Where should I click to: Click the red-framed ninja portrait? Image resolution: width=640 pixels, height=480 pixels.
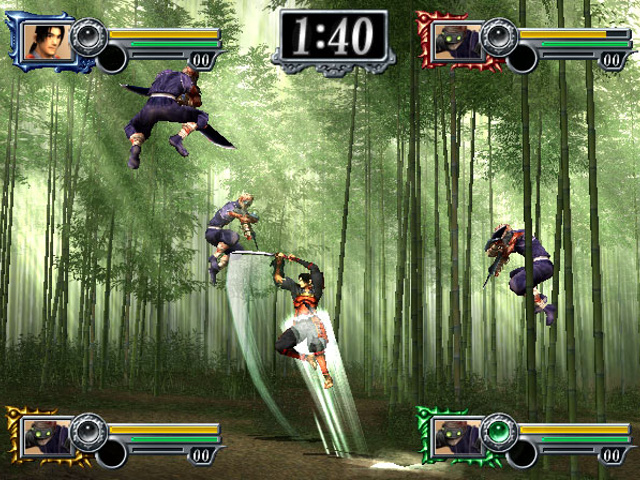[455, 42]
